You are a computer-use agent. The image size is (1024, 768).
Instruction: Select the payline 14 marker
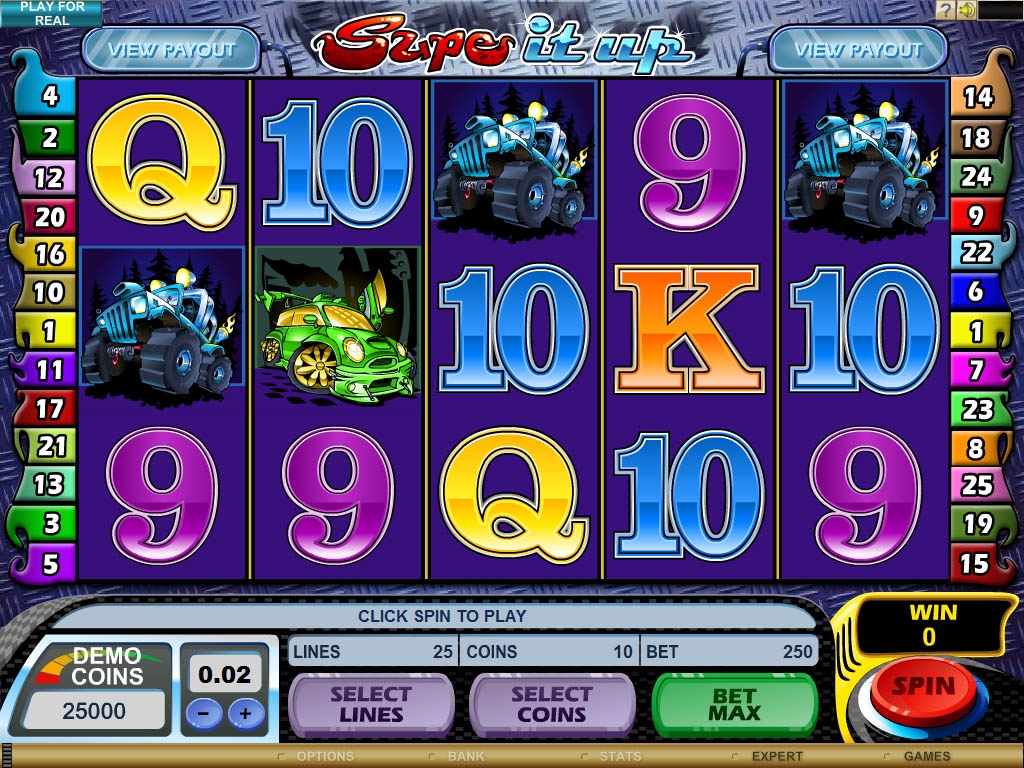pyautogui.click(x=976, y=98)
